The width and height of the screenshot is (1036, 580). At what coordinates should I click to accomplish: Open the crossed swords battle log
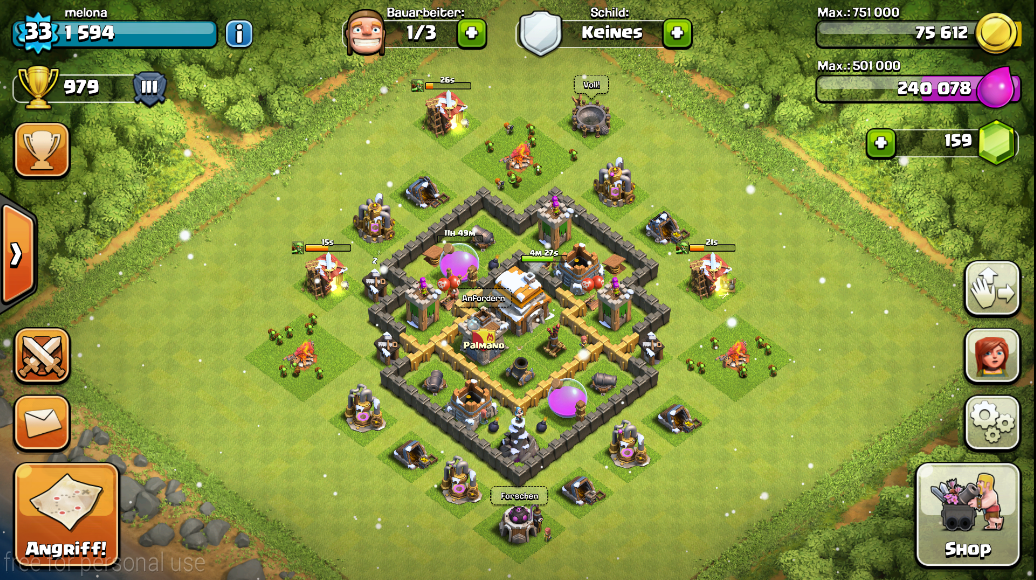coord(42,355)
